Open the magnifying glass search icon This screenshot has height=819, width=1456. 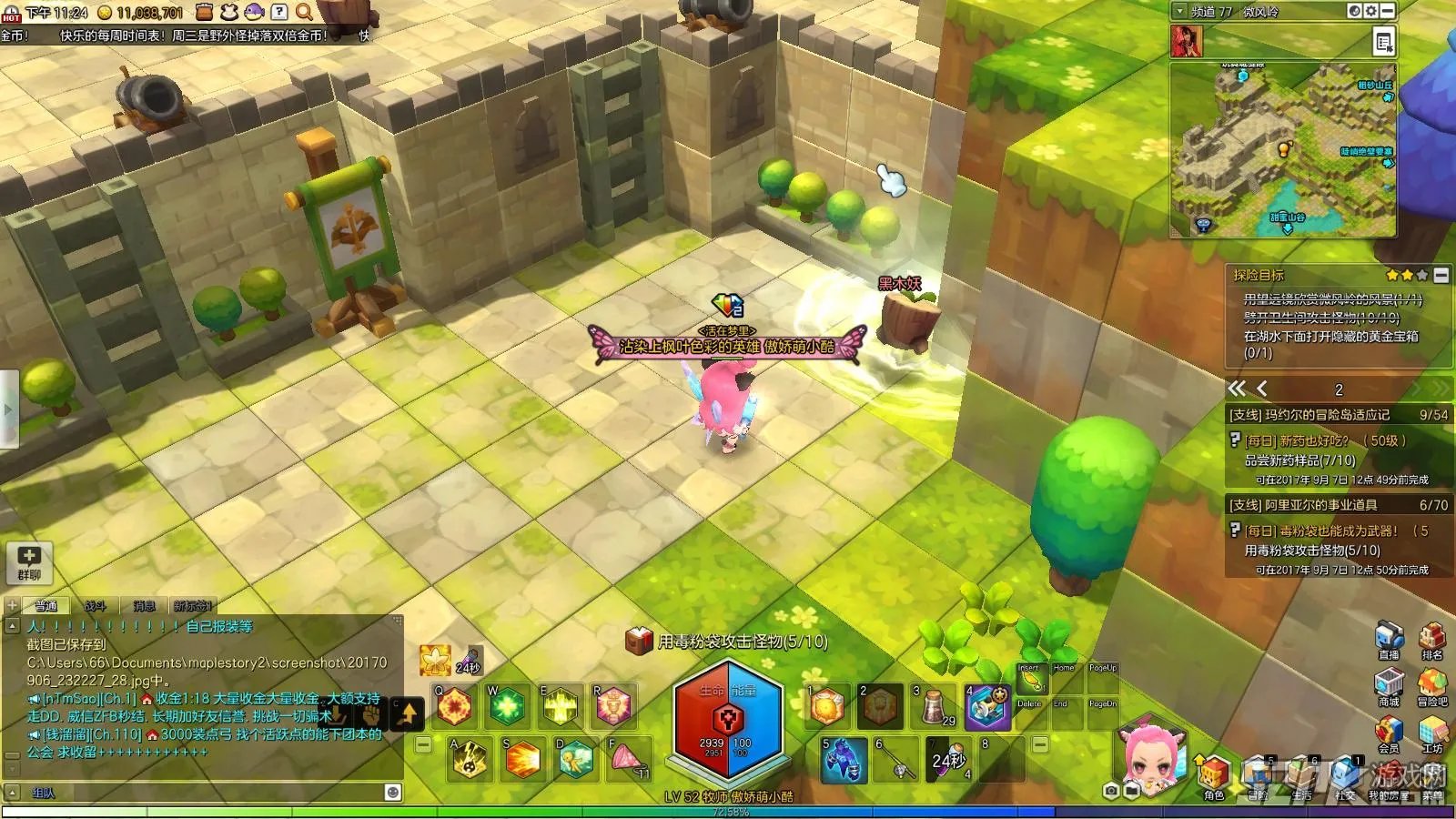(304, 12)
